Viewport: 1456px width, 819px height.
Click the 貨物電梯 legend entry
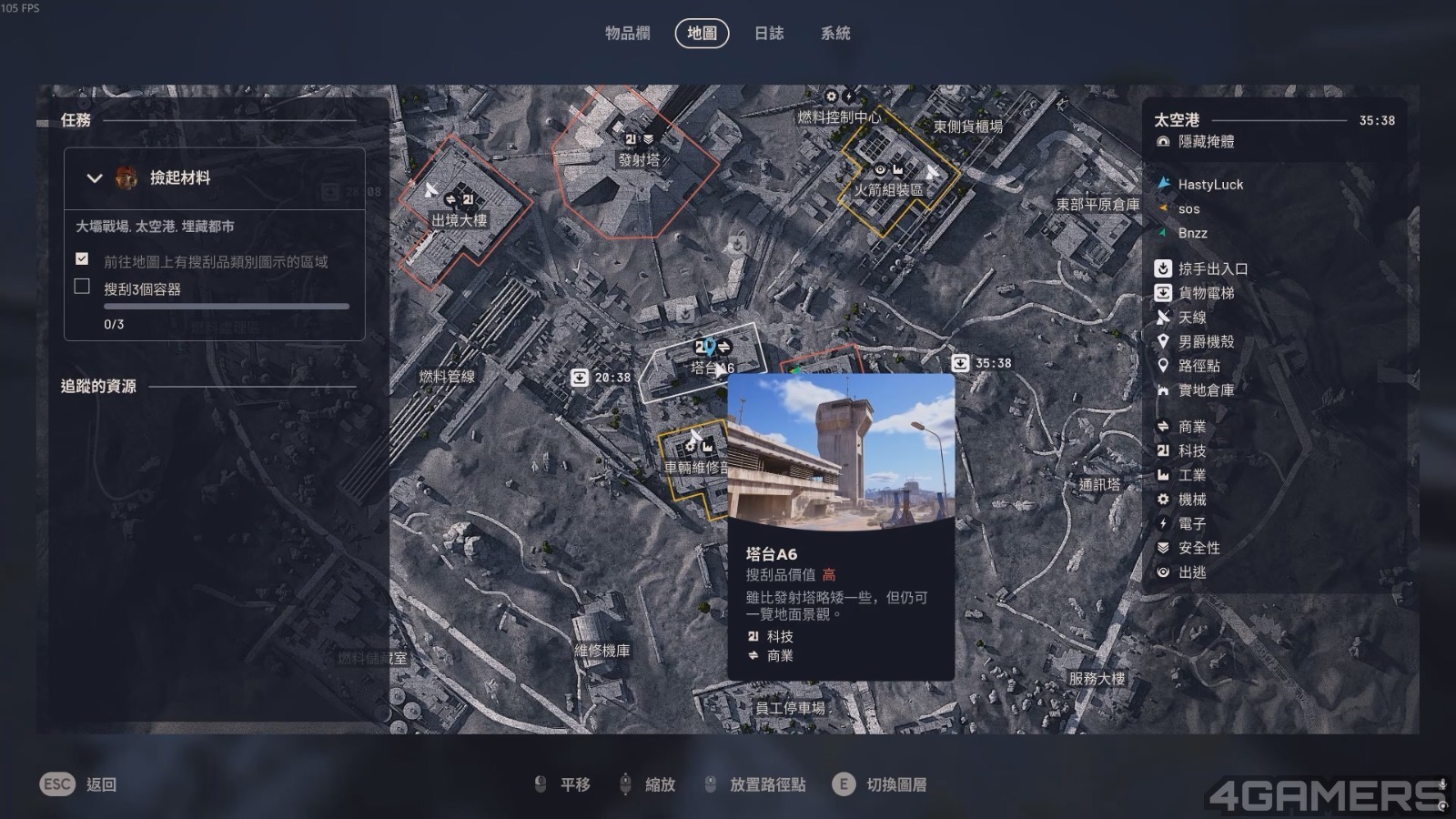(1205, 293)
